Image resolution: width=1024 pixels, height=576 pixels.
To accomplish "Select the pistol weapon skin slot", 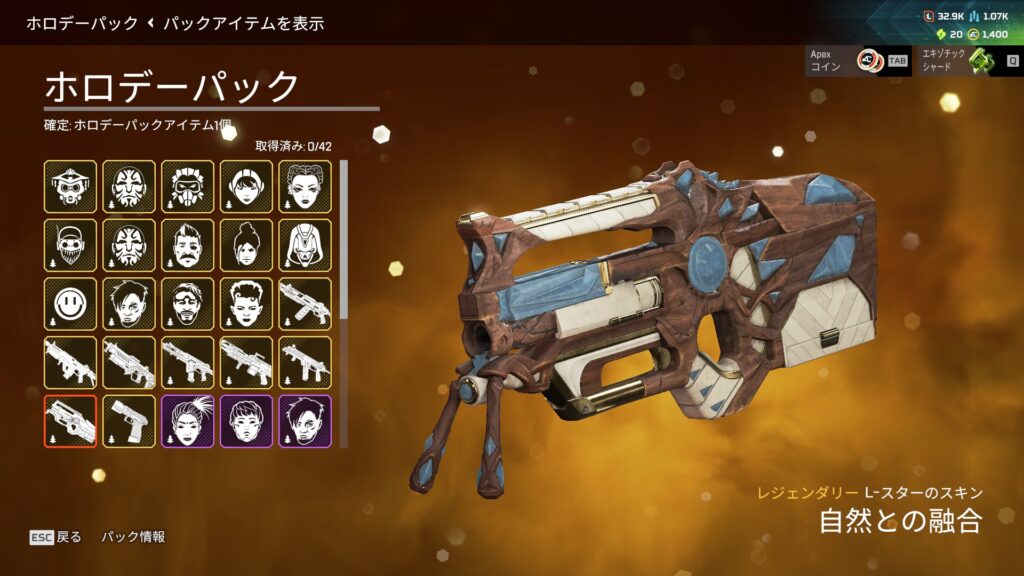I will click(x=129, y=421).
